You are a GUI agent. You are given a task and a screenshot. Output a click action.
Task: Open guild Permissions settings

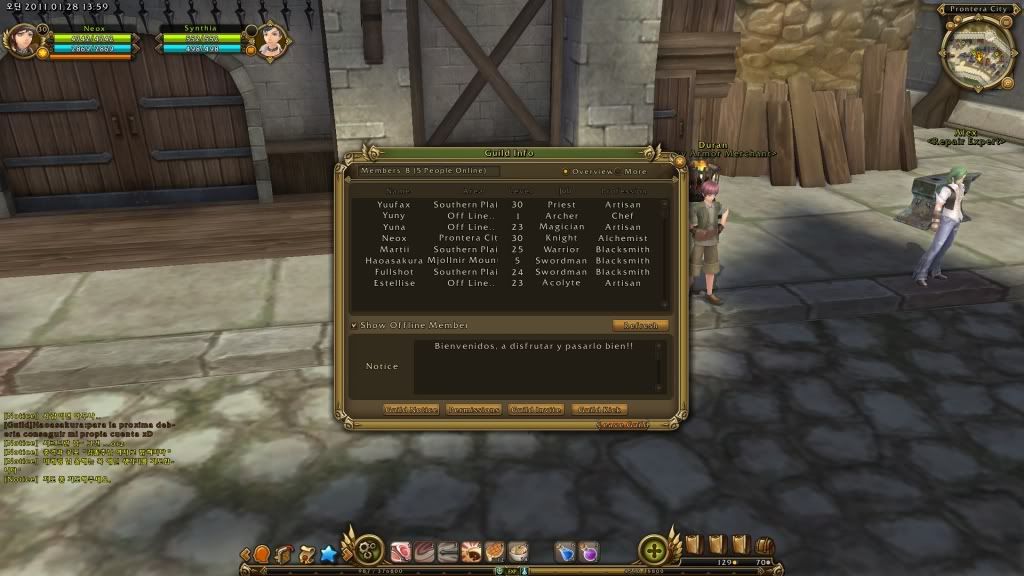tap(474, 410)
